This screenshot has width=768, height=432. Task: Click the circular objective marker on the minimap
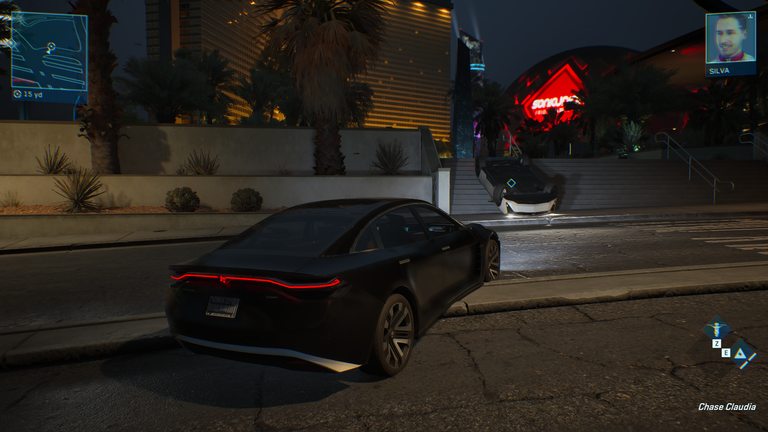(x=51, y=47)
